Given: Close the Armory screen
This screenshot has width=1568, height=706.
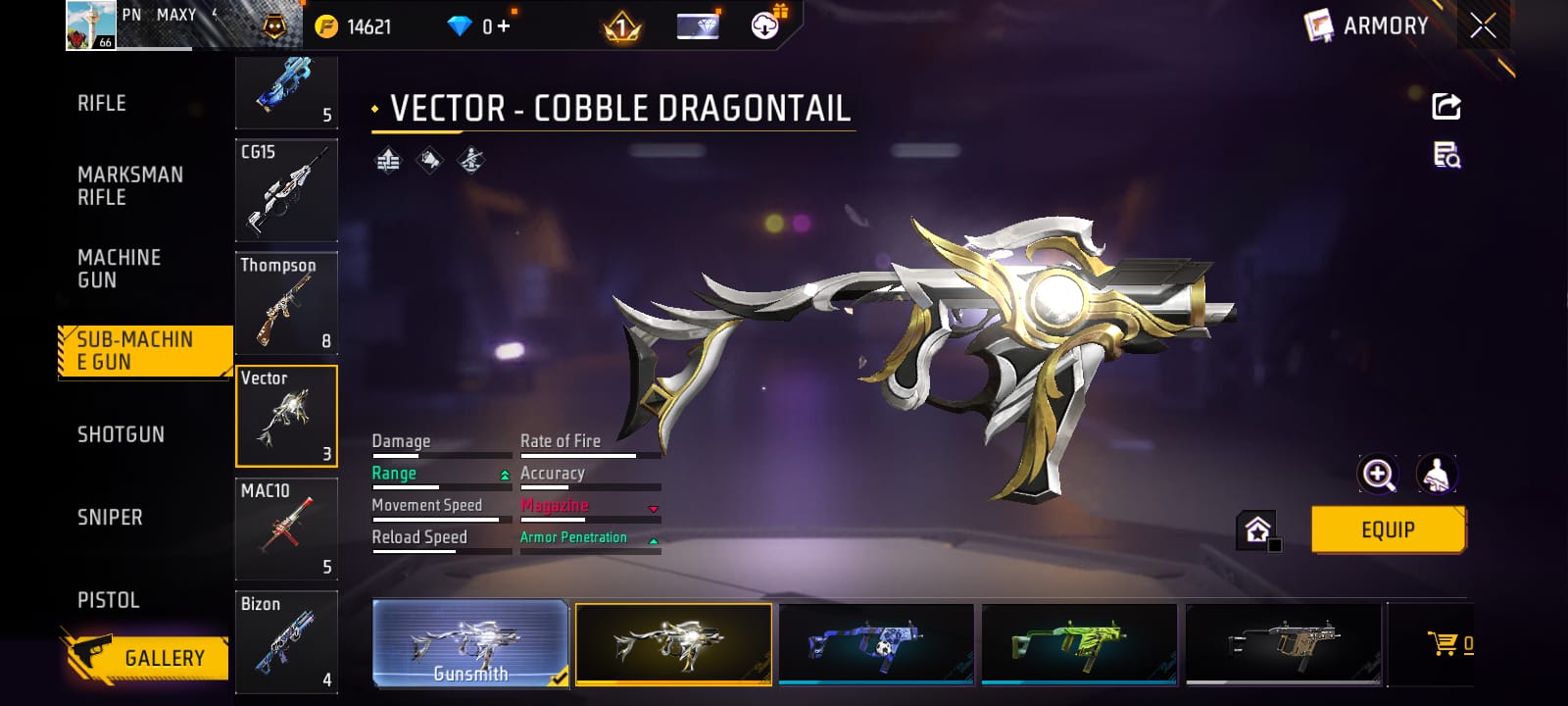Looking at the screenshot, I should click(x=1483, y=25).
